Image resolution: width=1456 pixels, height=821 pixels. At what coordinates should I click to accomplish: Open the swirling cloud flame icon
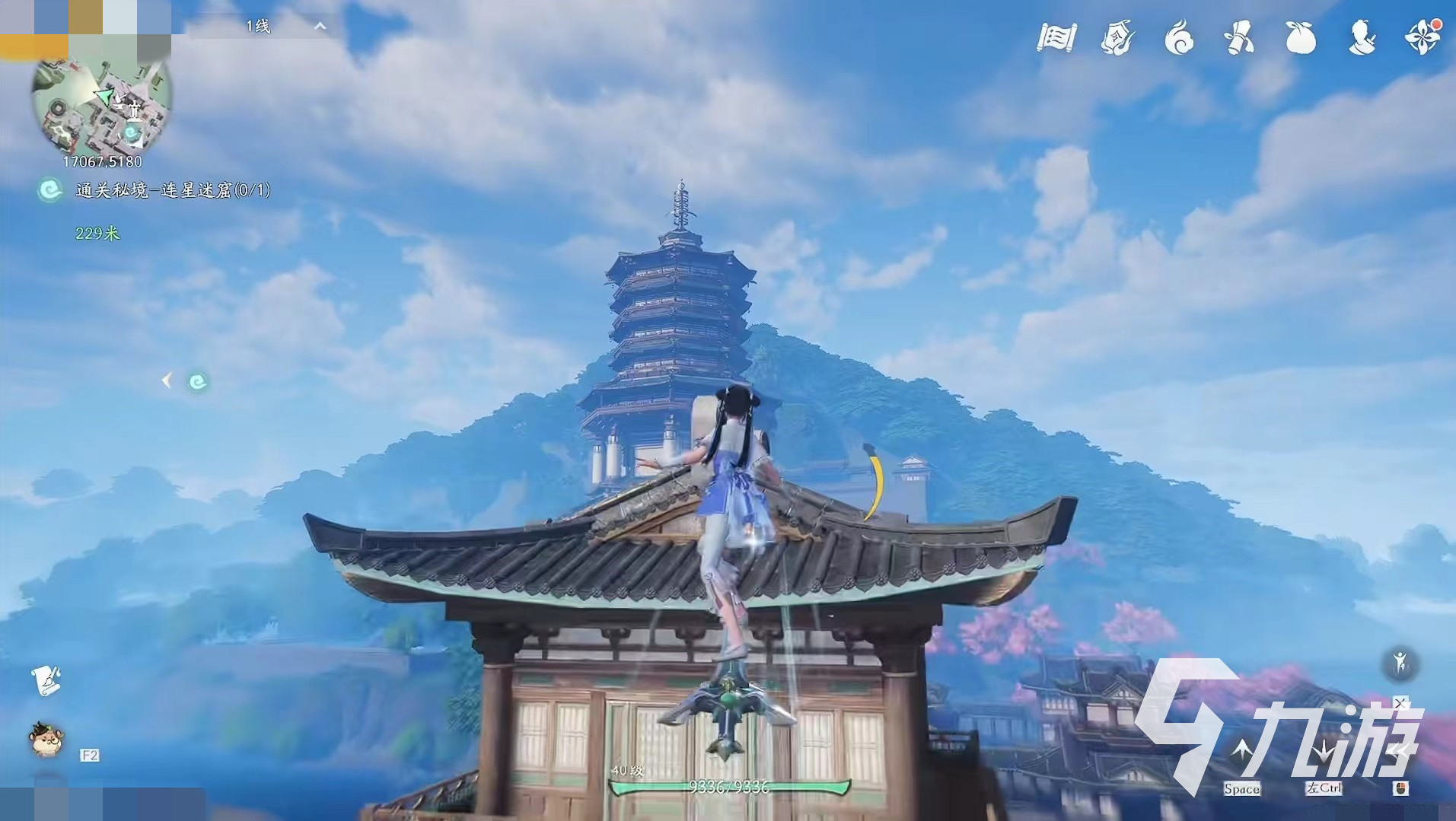(x=1179, y=37)
